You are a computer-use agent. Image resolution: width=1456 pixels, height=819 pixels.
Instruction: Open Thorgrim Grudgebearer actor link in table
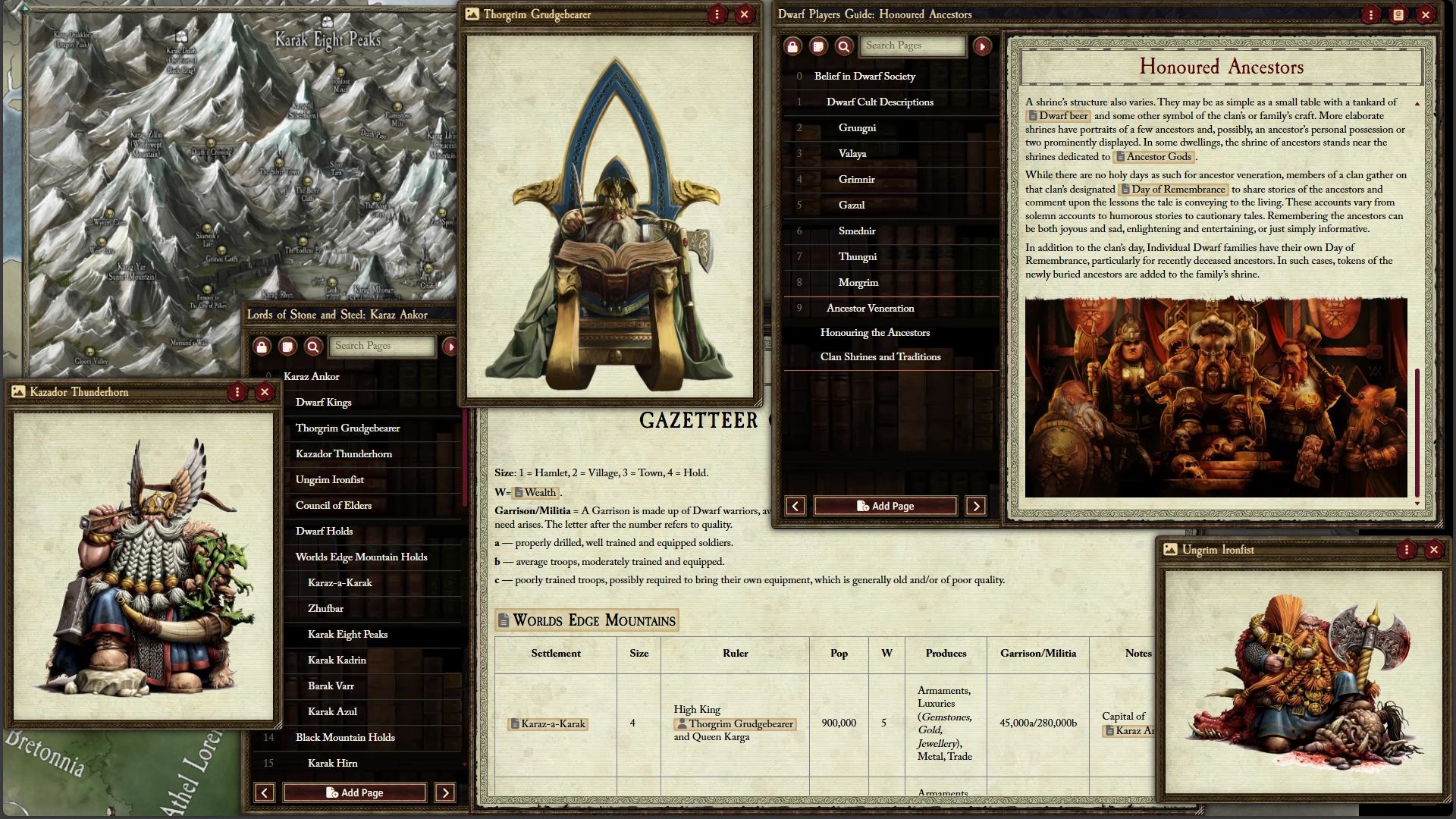click(735, 723)
